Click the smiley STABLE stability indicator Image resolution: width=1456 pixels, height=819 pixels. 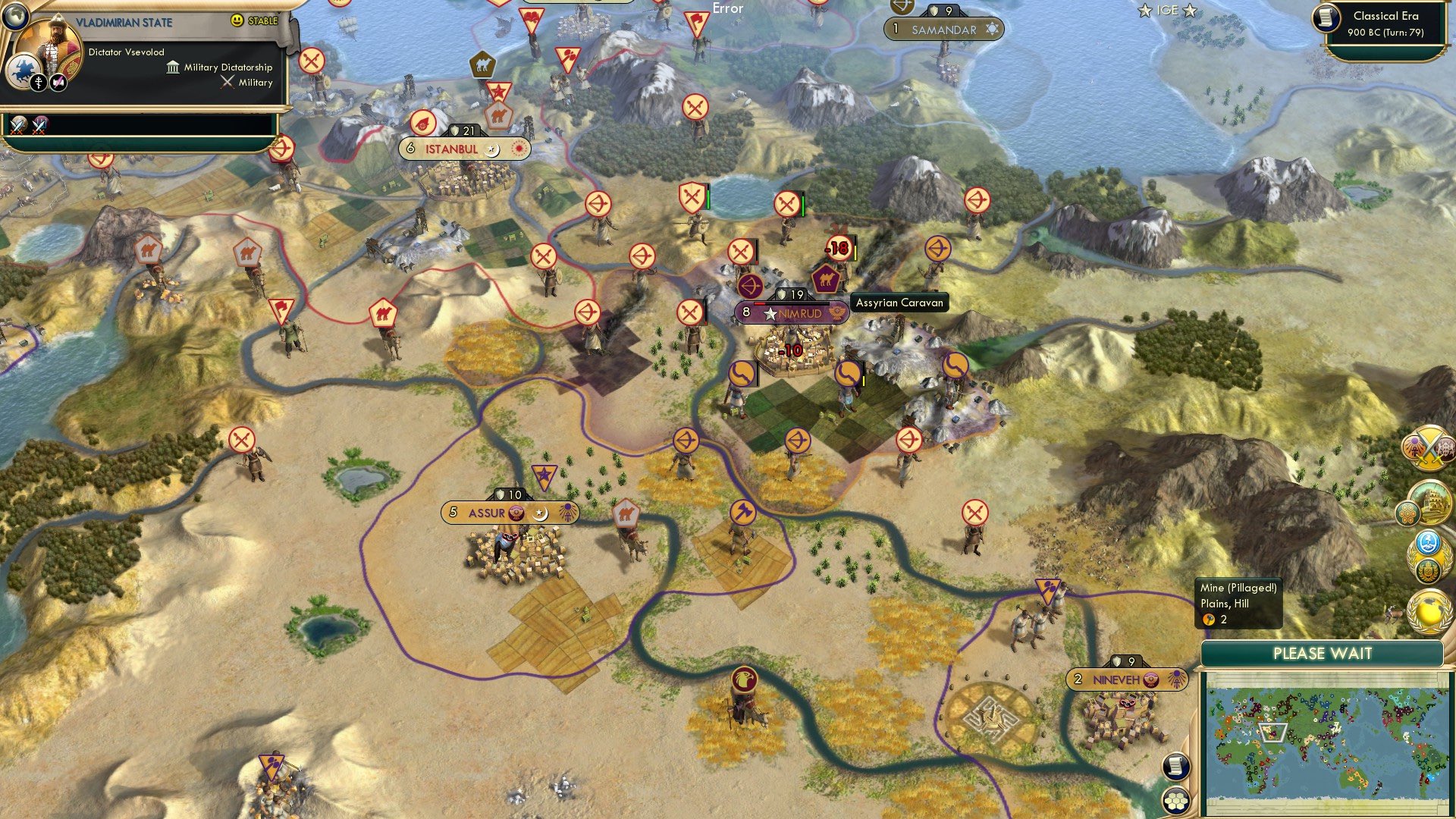pyautogui.click(x=236, y=20)
